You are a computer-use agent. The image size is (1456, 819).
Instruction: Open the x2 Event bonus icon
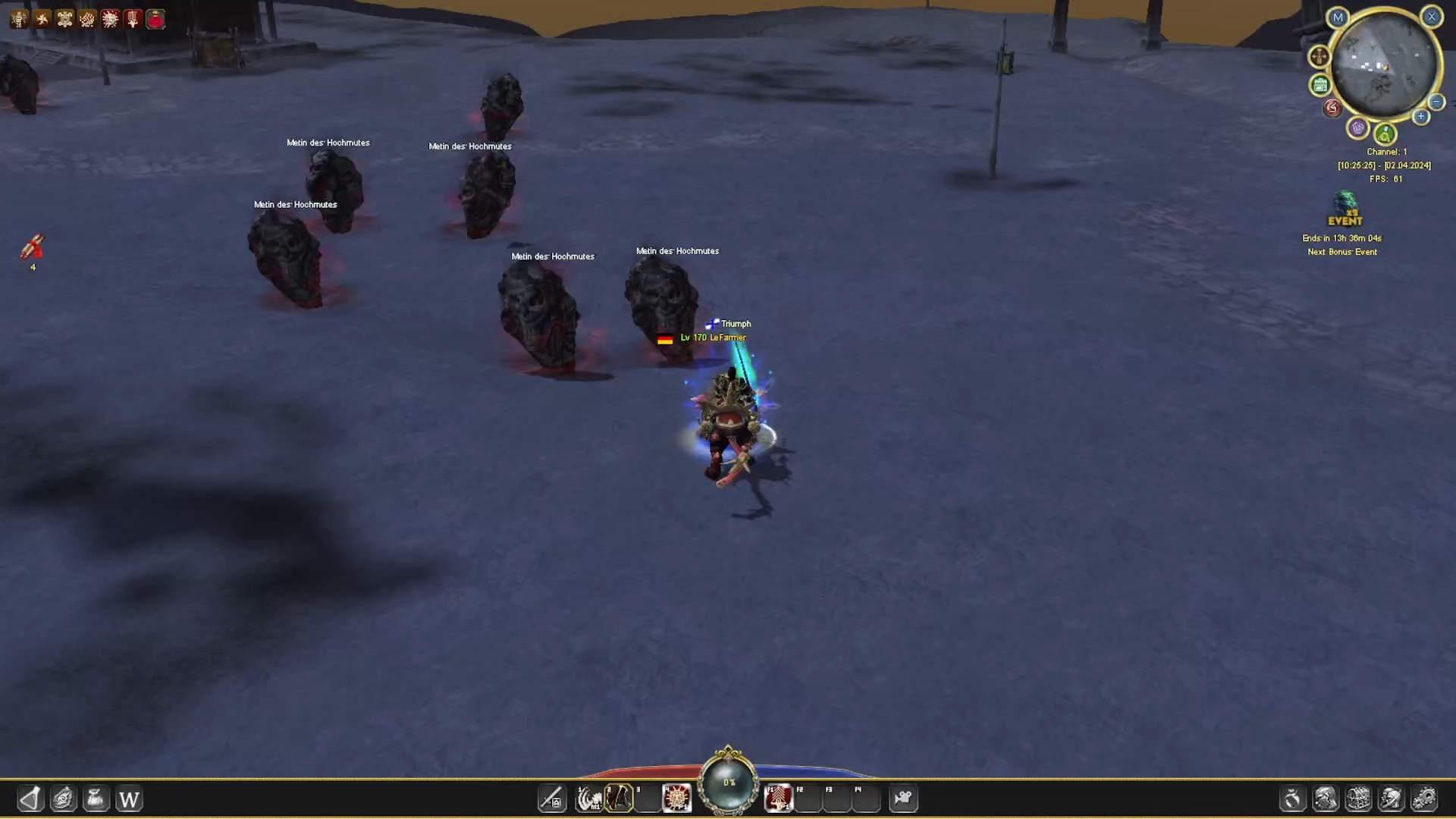click(x=1345, y=209)
